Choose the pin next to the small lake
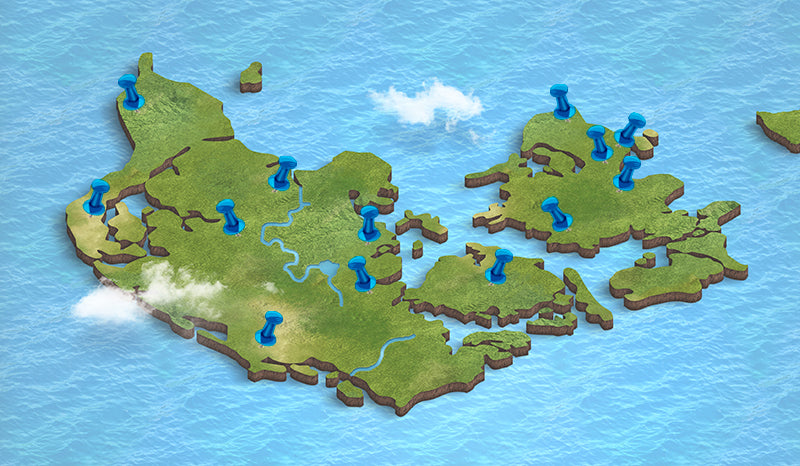Viewport: 800px width, 466px height. [x=360, y=272]
